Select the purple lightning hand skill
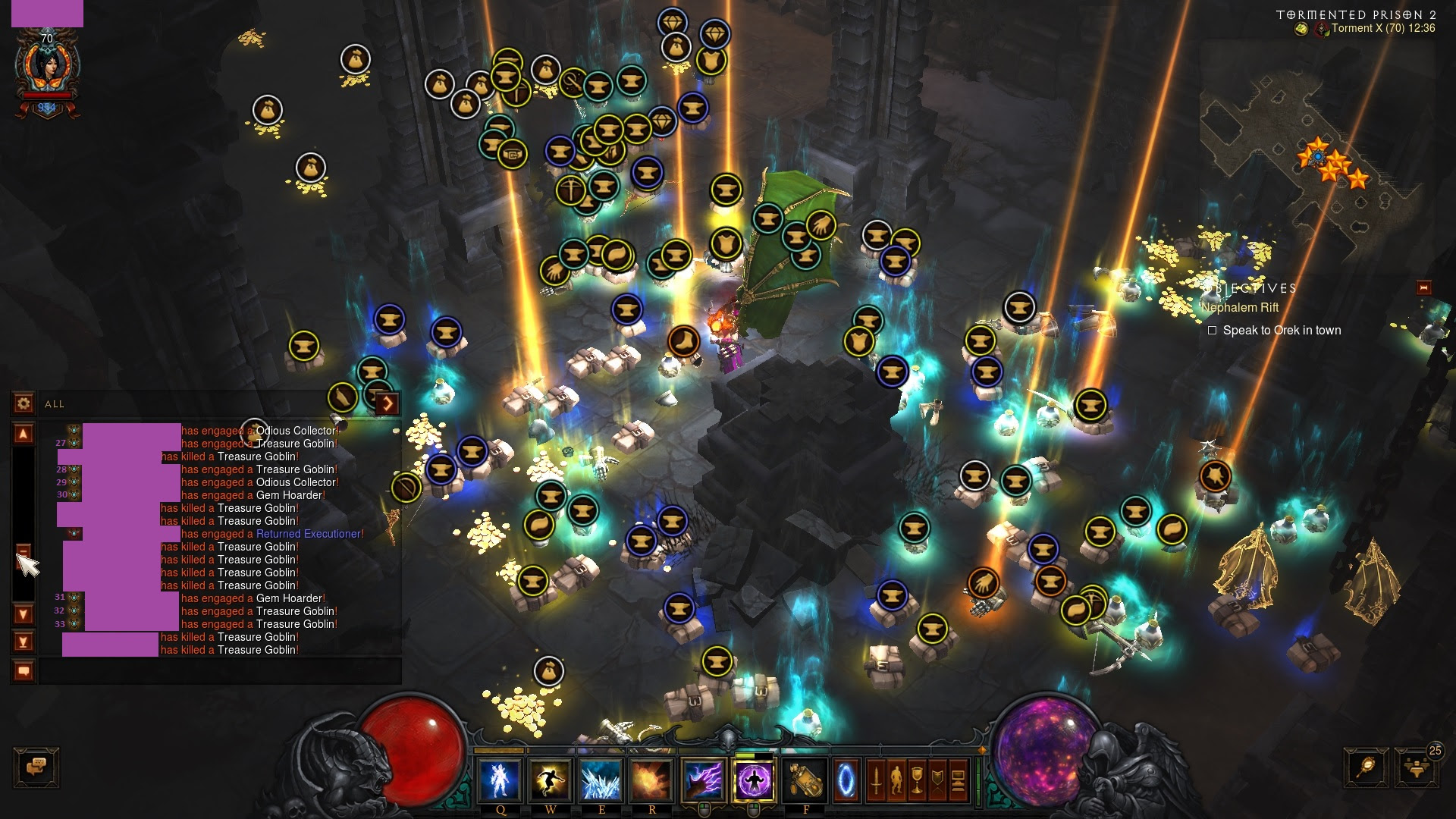The image size is (1456, 819). click(x=704, y=780)
